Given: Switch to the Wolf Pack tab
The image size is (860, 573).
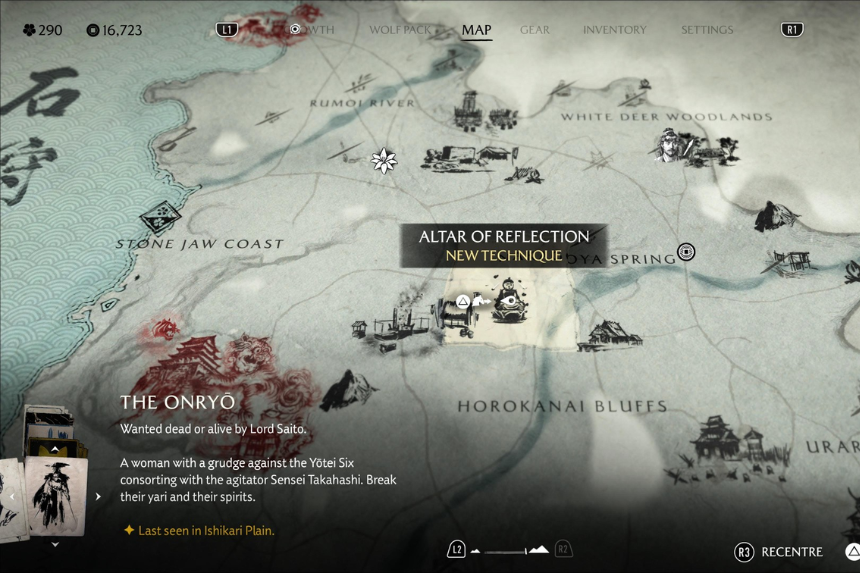Looking at the screenshot, I should [400, 30].
